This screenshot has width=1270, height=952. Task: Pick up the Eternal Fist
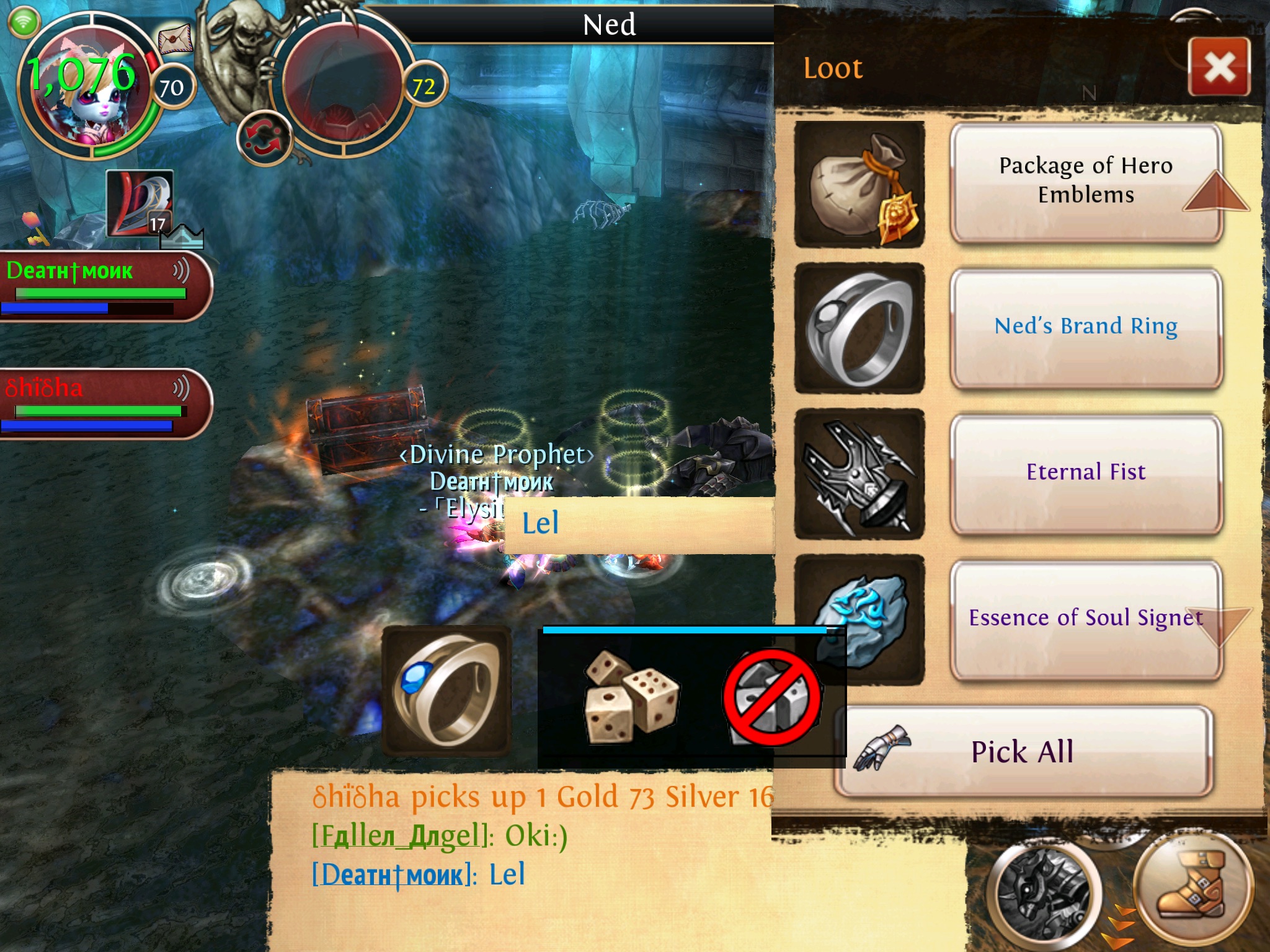(1085, 473)
